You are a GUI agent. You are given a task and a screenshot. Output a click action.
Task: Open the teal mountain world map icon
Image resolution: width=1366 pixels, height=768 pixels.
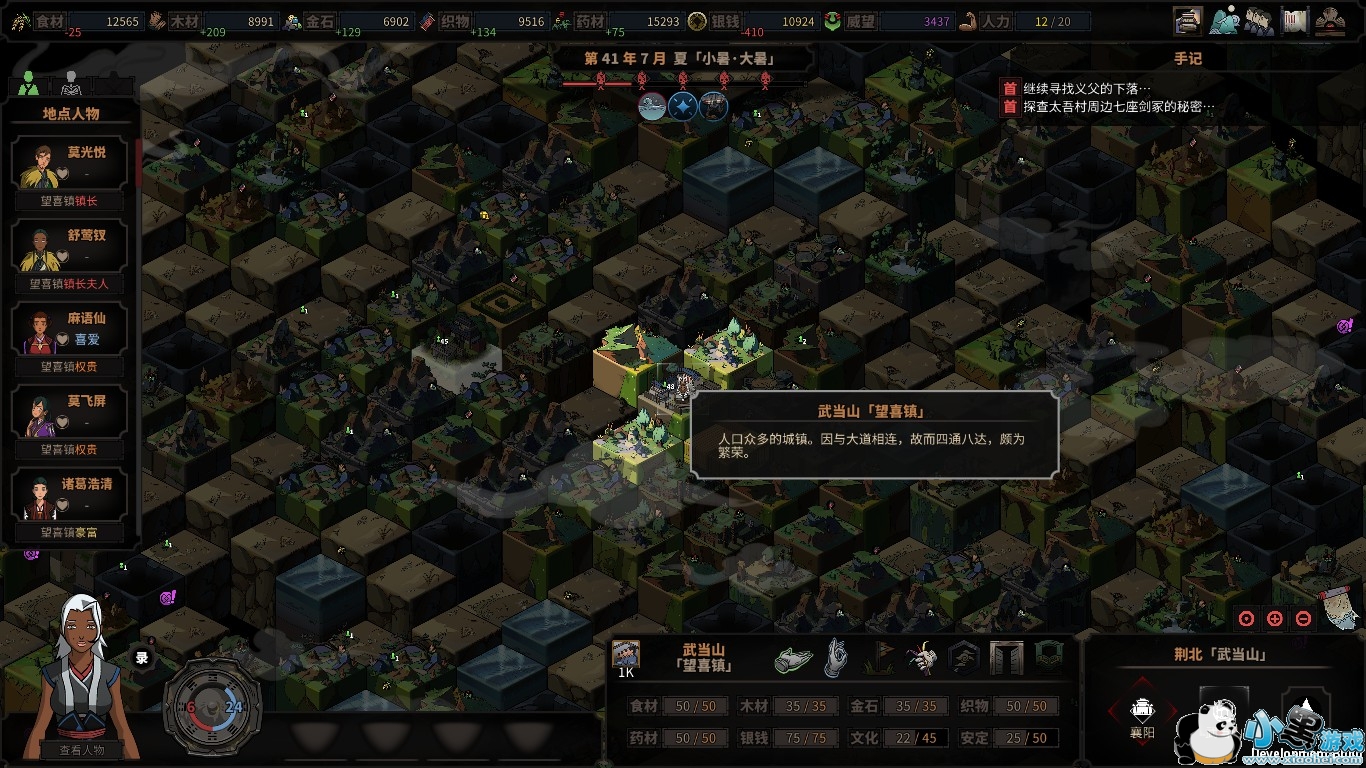(x=1224, y=19)
